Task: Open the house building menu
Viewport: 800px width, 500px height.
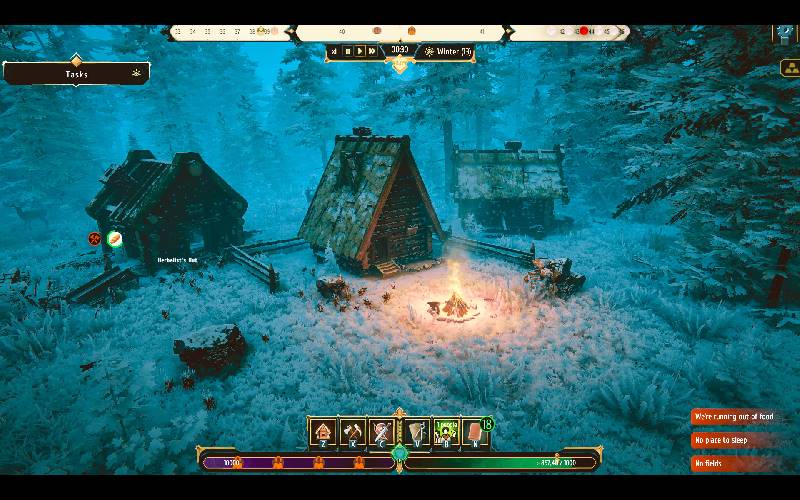Action: pos(323,433)
